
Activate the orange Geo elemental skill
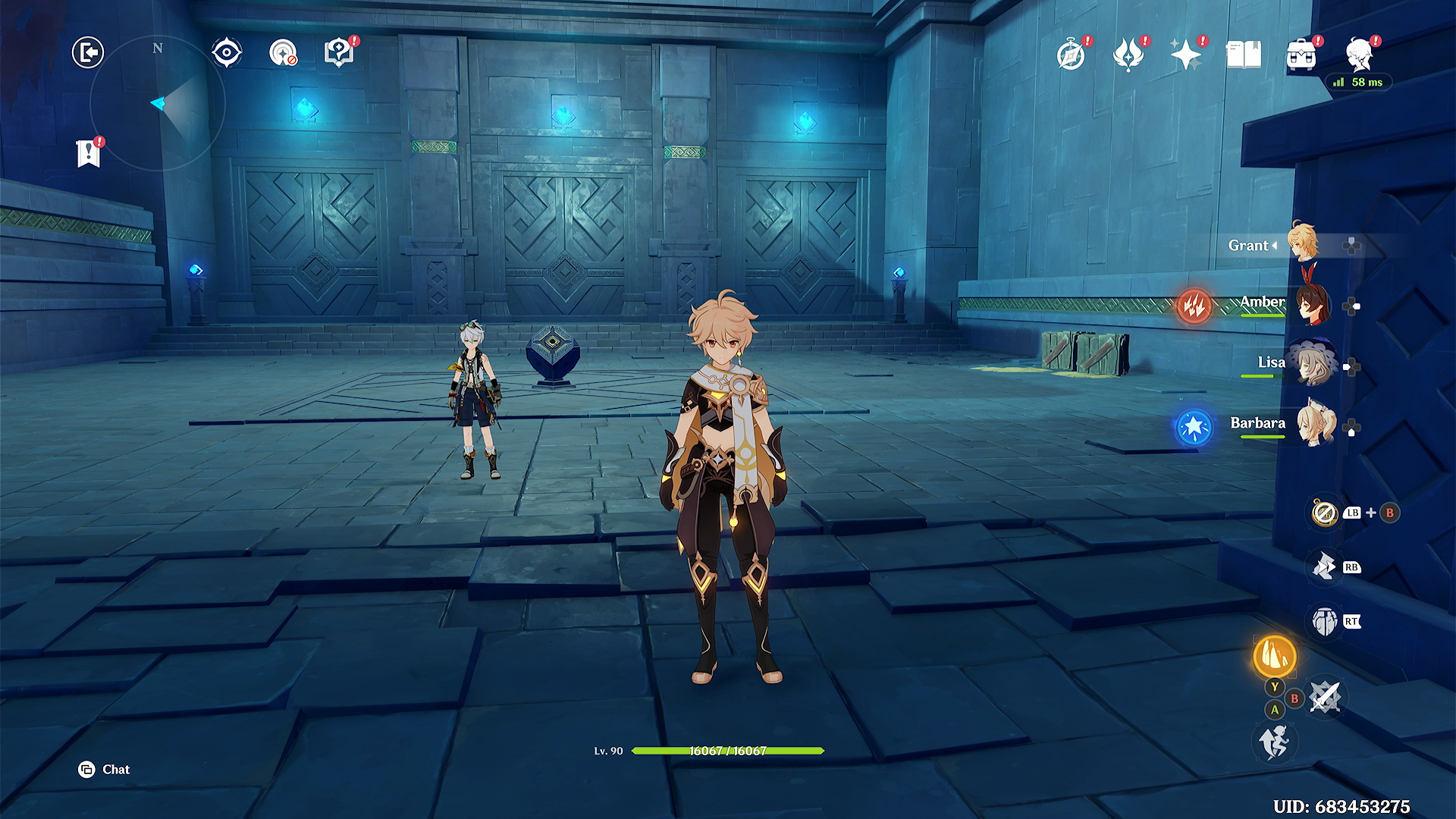(x=1274, y=656)
